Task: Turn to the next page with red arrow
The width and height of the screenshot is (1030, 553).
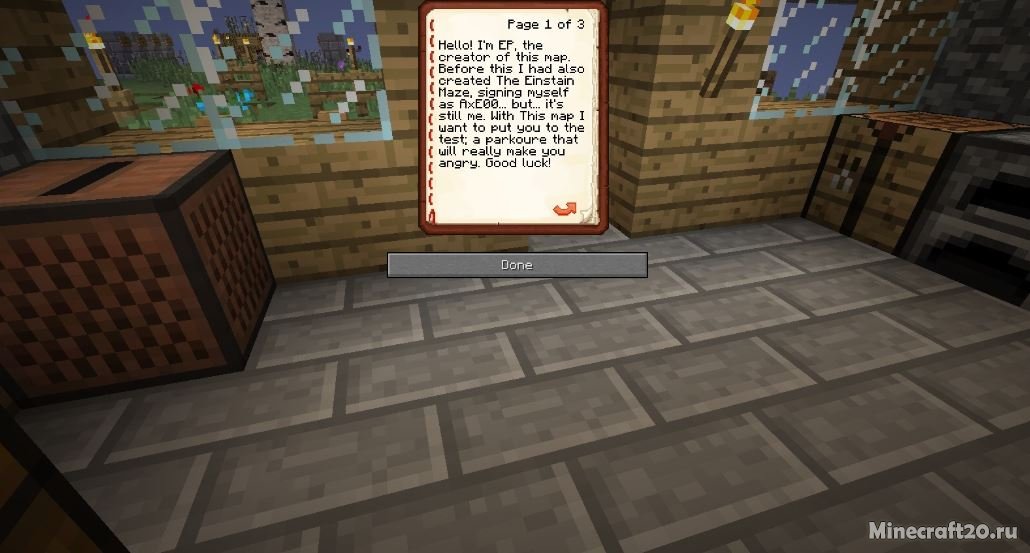Action: pos(565,208)
